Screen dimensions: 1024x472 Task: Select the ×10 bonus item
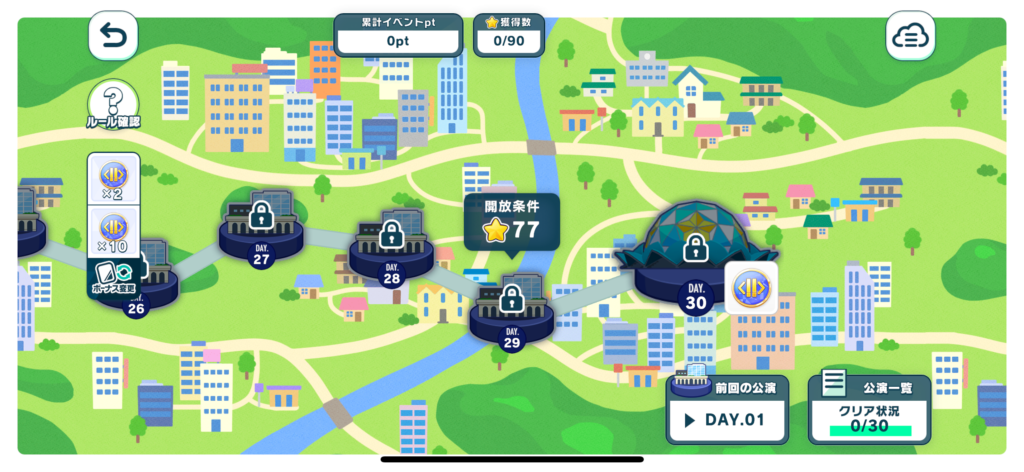click(113, 232)
